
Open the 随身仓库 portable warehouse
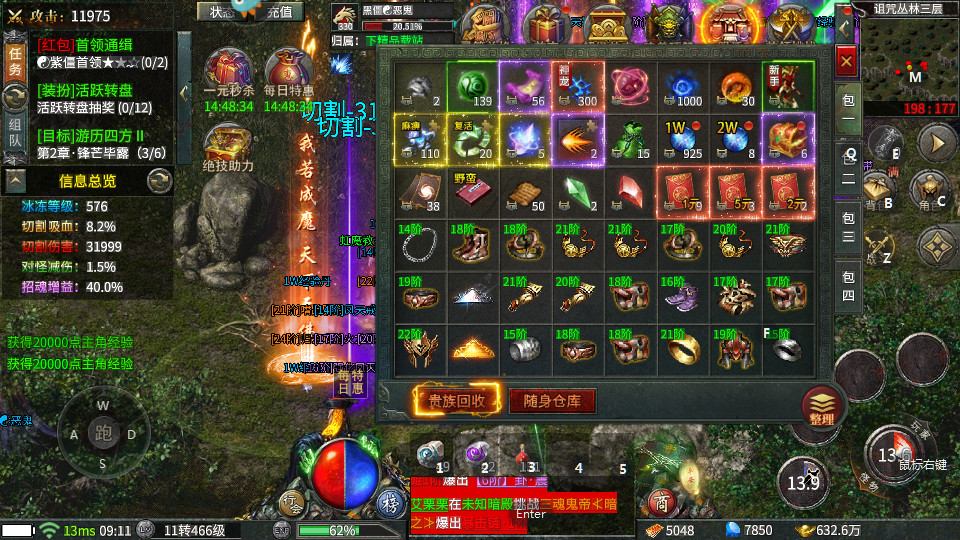(x=552, y=401)
